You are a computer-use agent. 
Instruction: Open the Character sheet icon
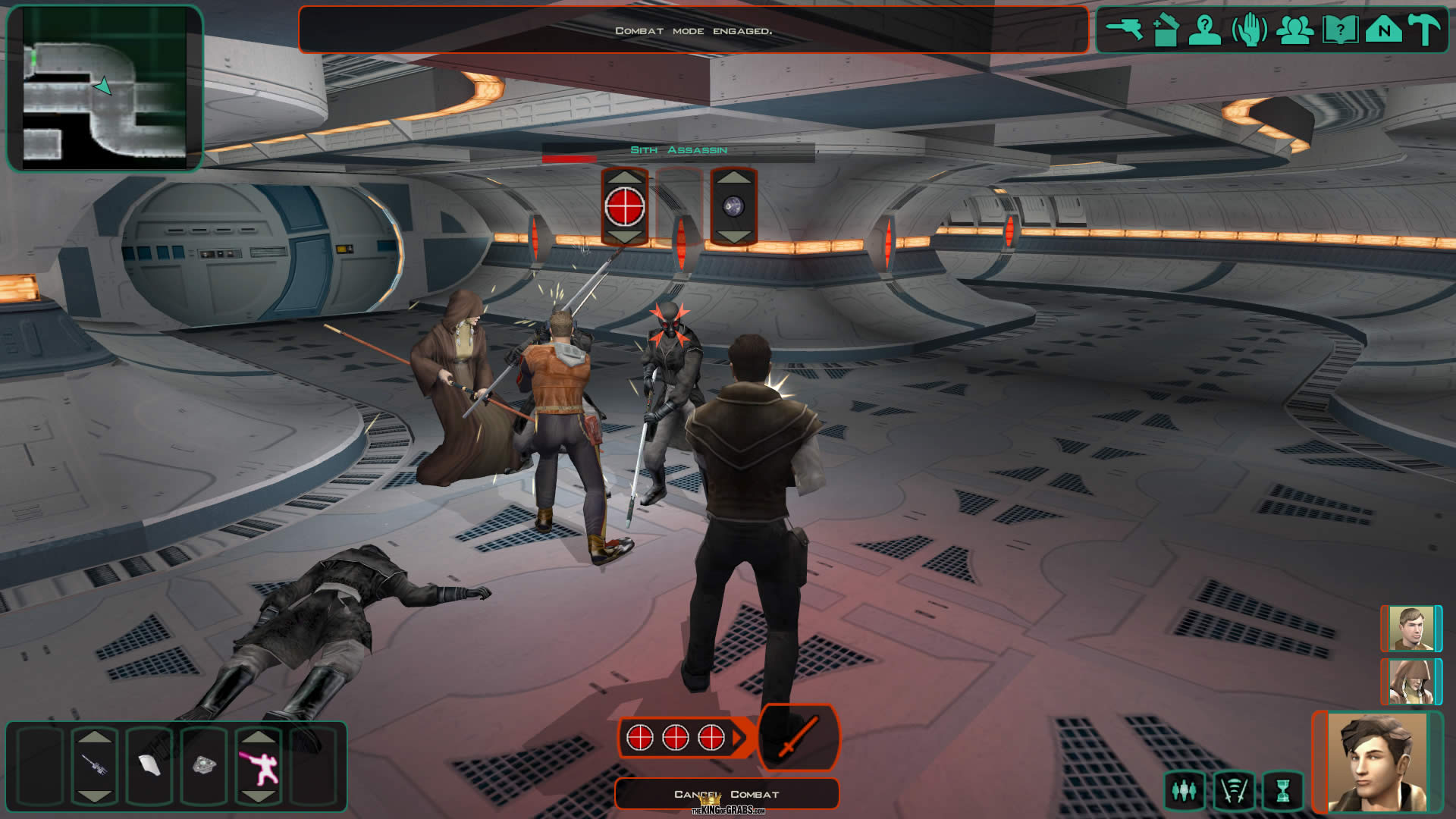point(1204,30)
